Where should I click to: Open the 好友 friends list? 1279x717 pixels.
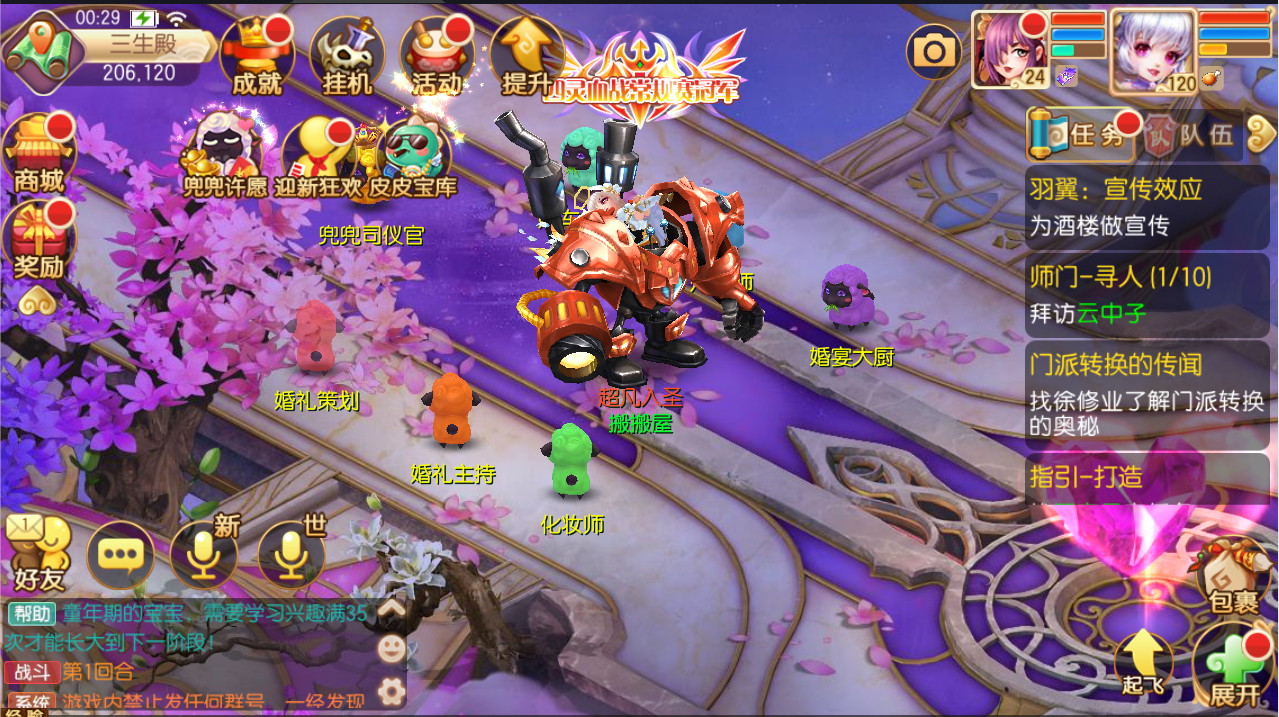click(x=39, y=554)
